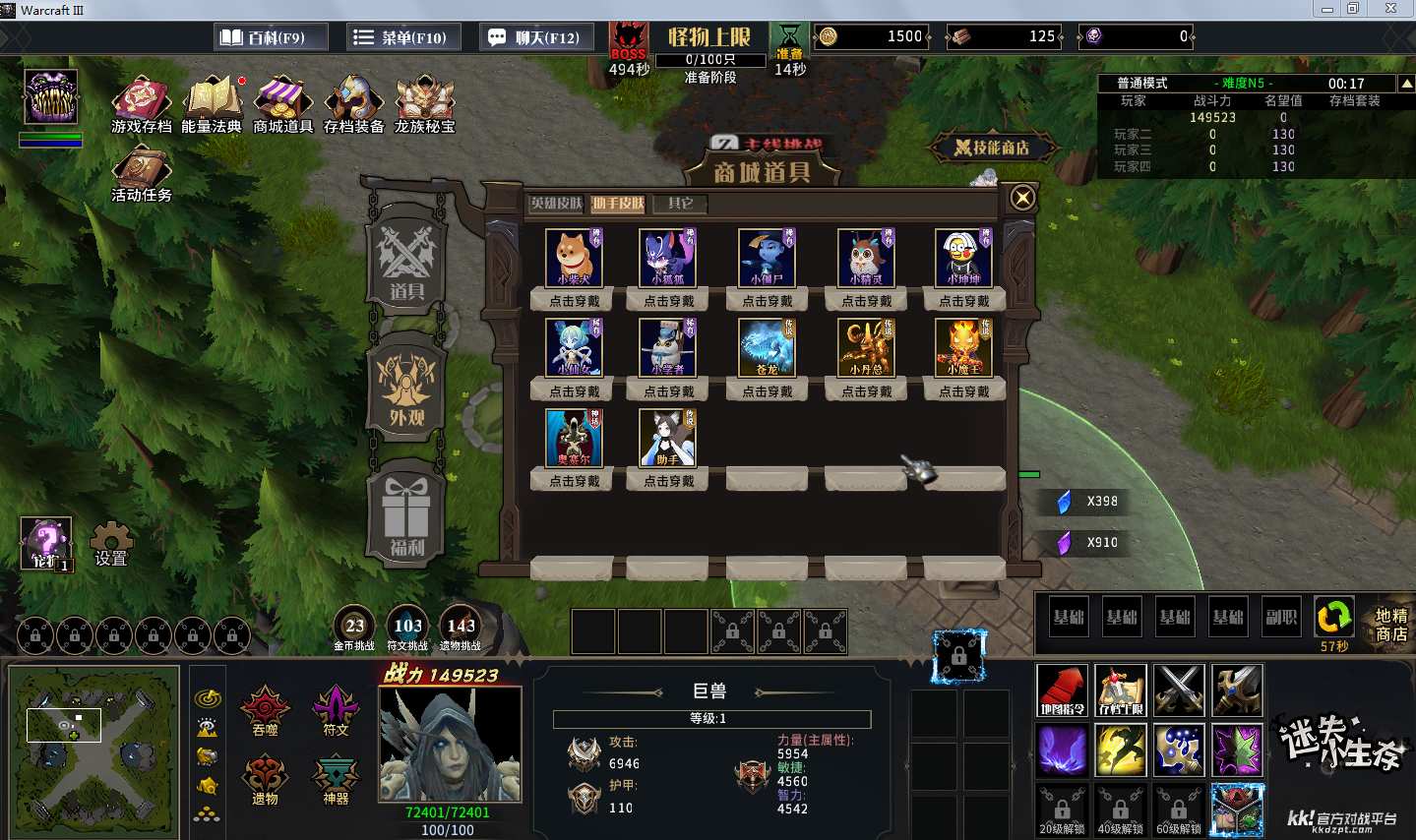1416x840 pixels.
Task: Open the 其它 tab in the shop
Action: (680, 204)
